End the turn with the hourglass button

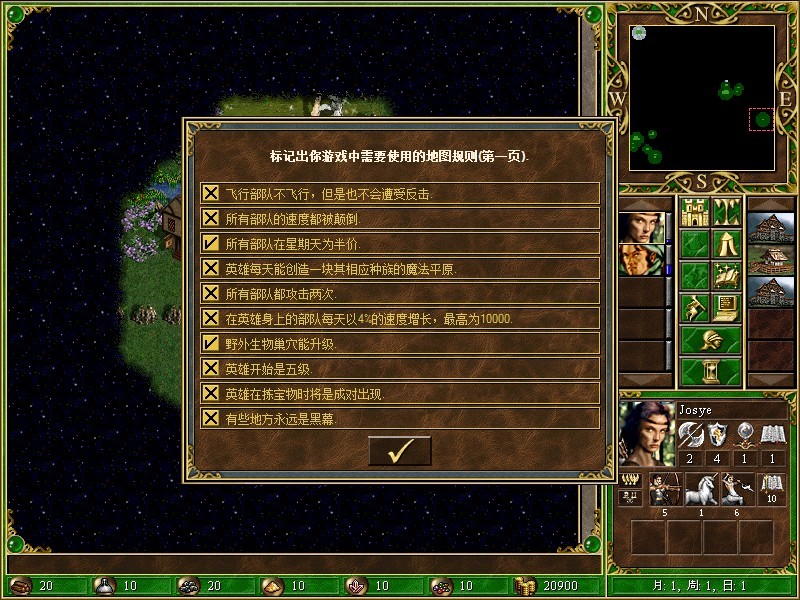point(710,371)
